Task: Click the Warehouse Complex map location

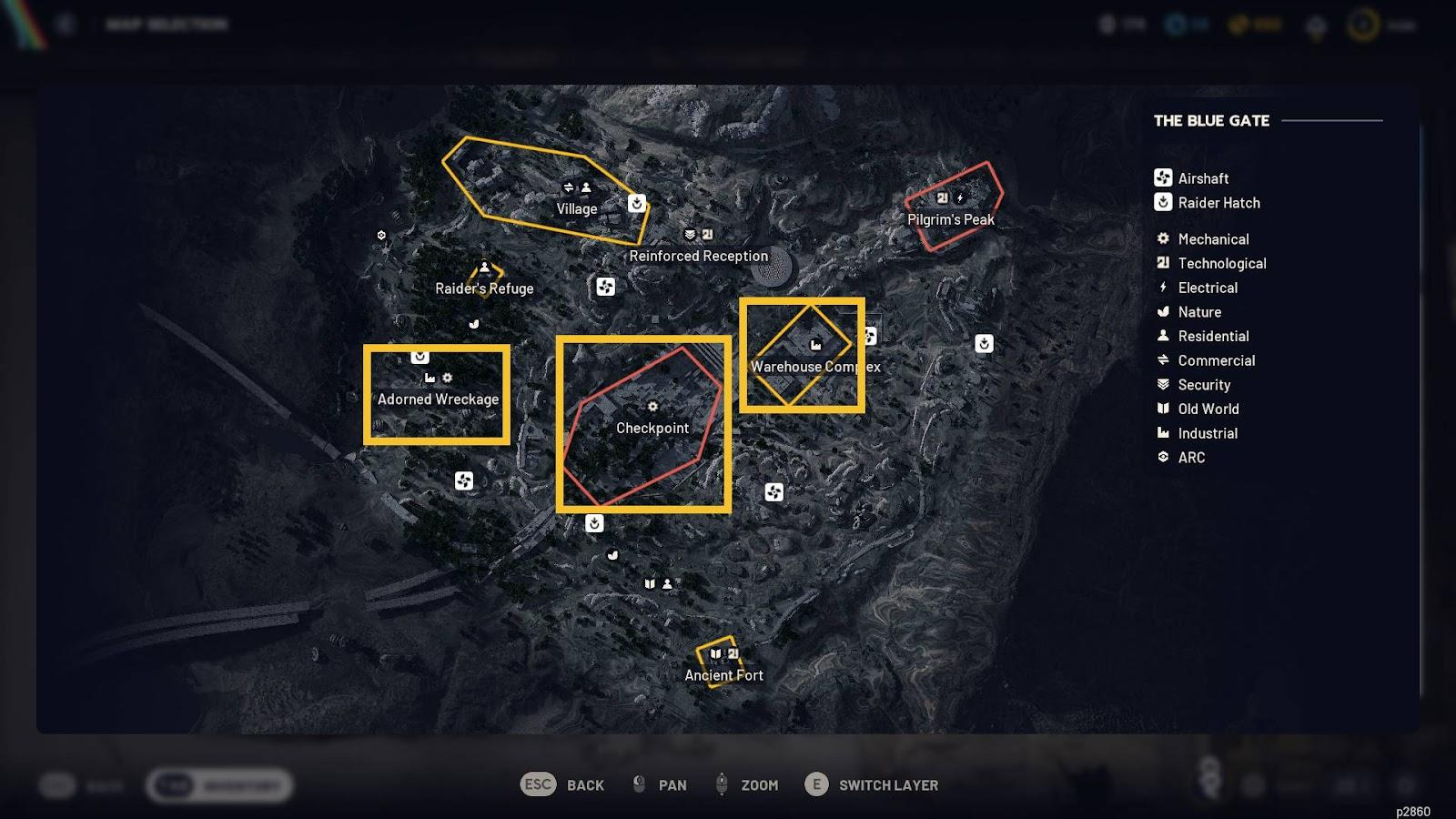Action: pyautogui.click(x=814, y=367)
